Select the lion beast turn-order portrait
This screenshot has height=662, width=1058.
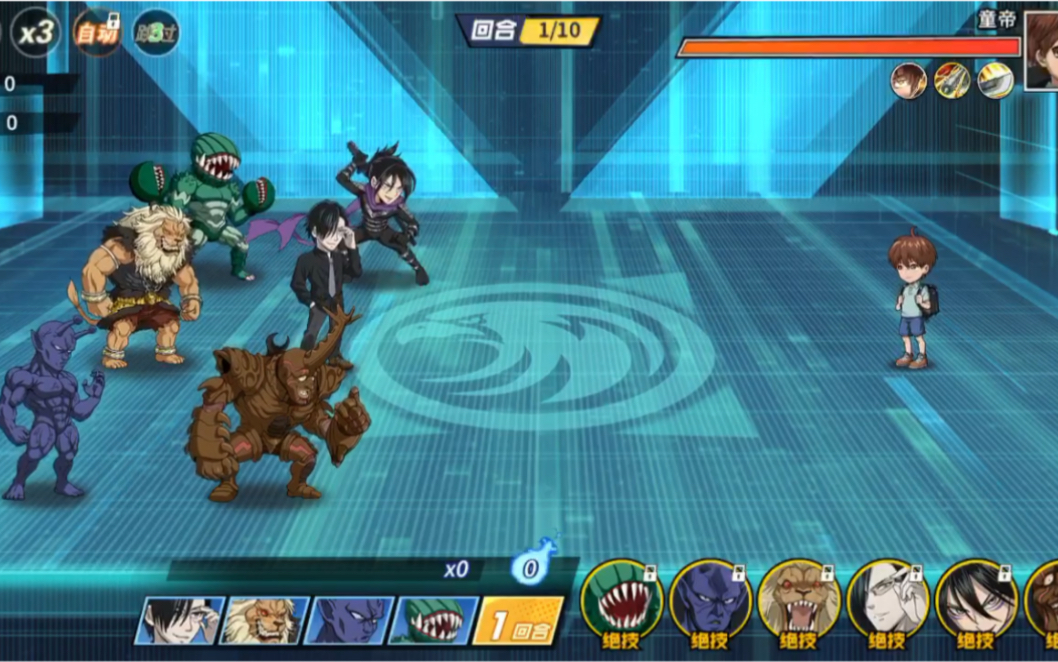tap(263, 620)
